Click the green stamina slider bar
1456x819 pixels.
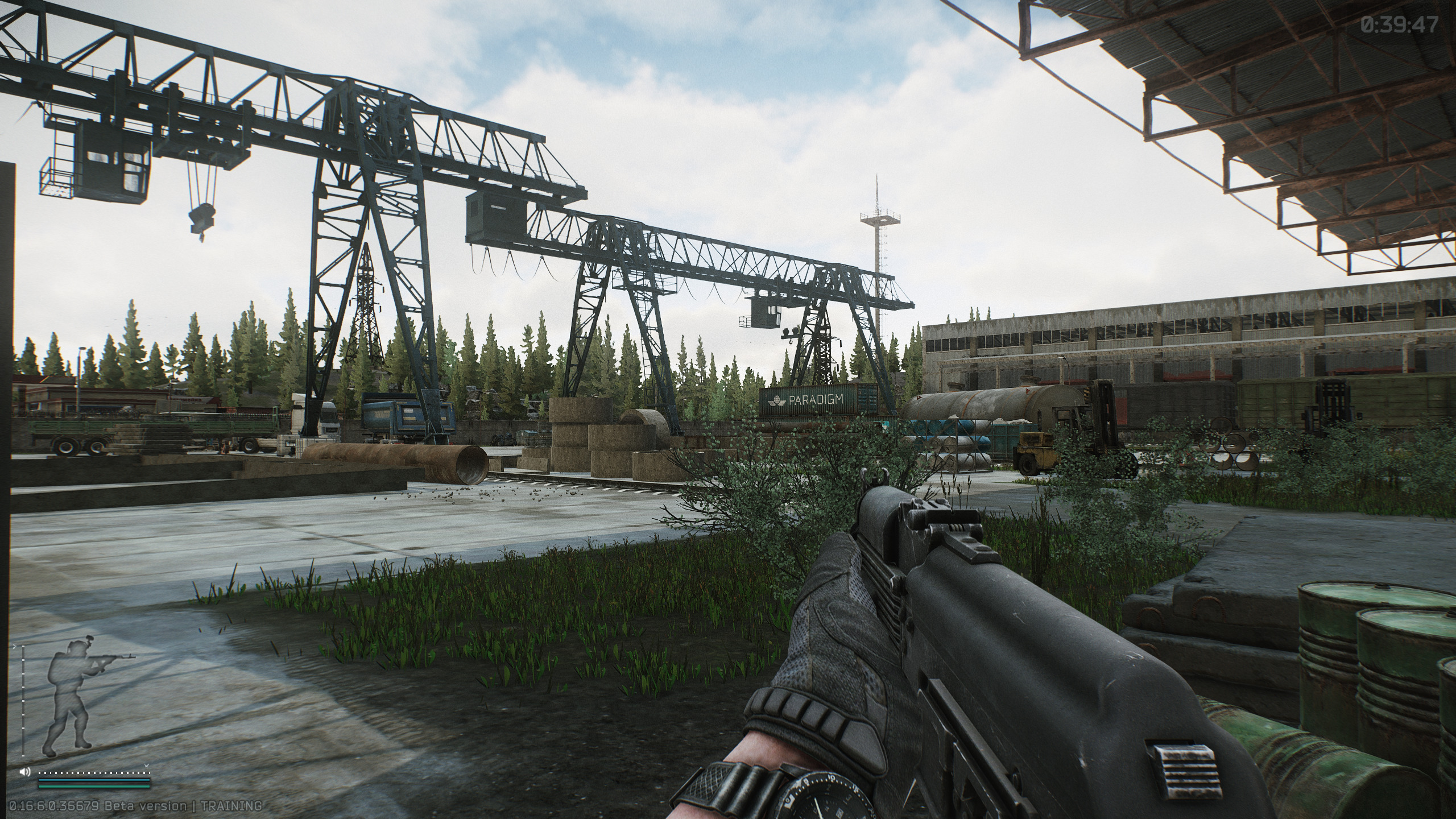(x=94, y=788)
